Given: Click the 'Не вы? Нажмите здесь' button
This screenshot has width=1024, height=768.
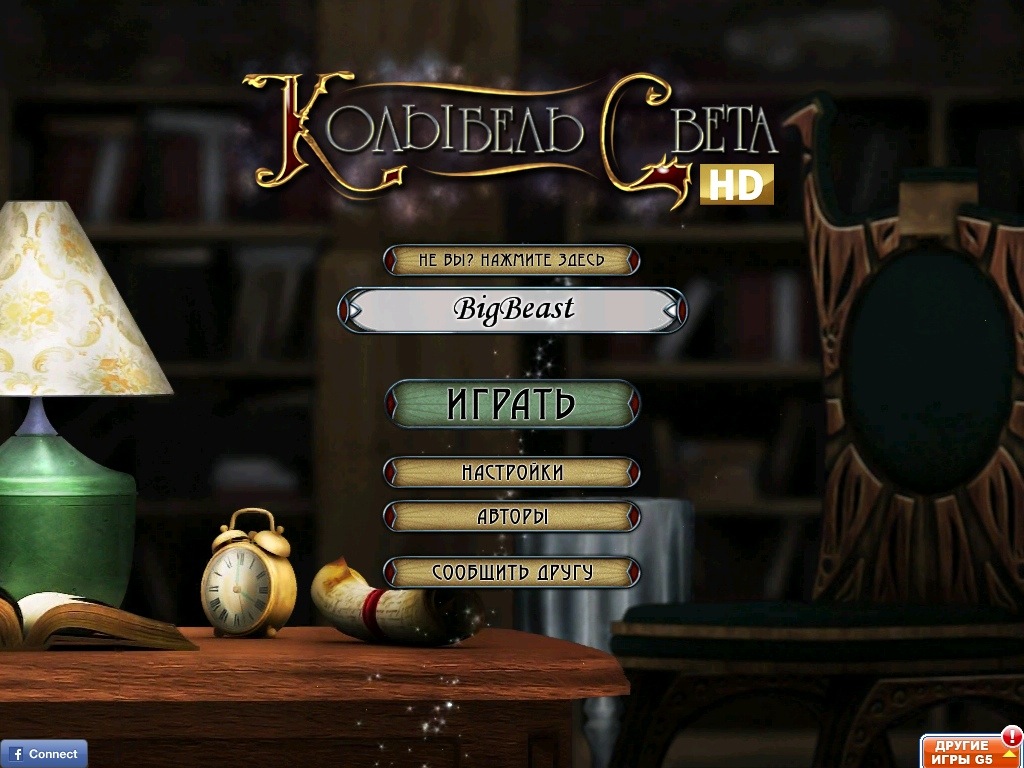Looking at the screenshot, I should 512,260.
